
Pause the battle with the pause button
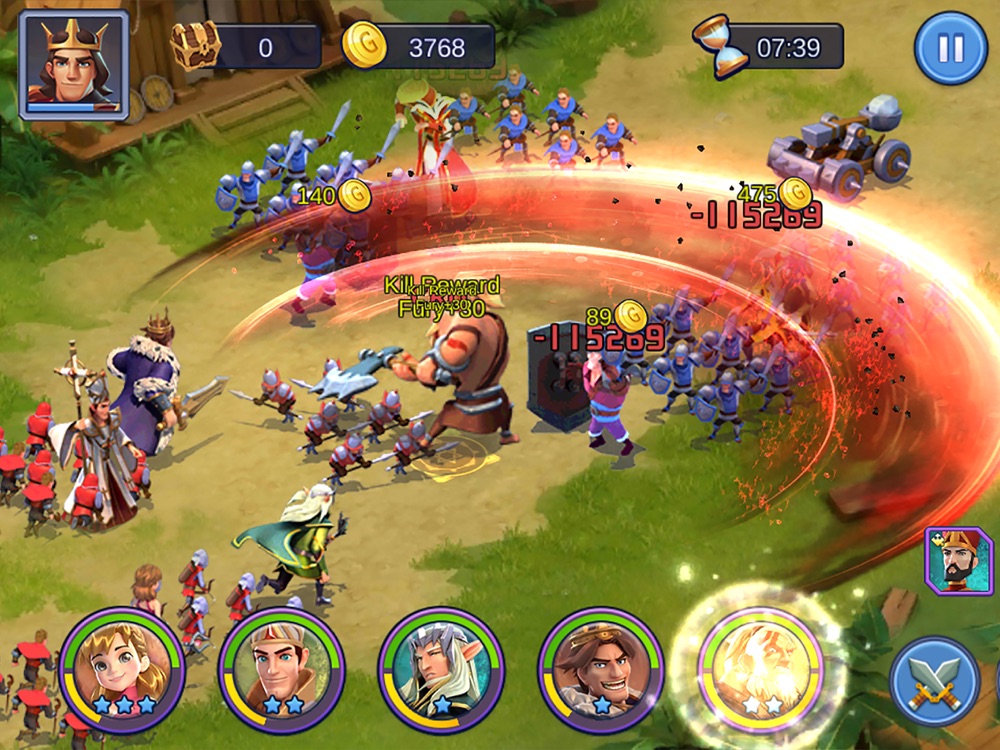point(950,48)
